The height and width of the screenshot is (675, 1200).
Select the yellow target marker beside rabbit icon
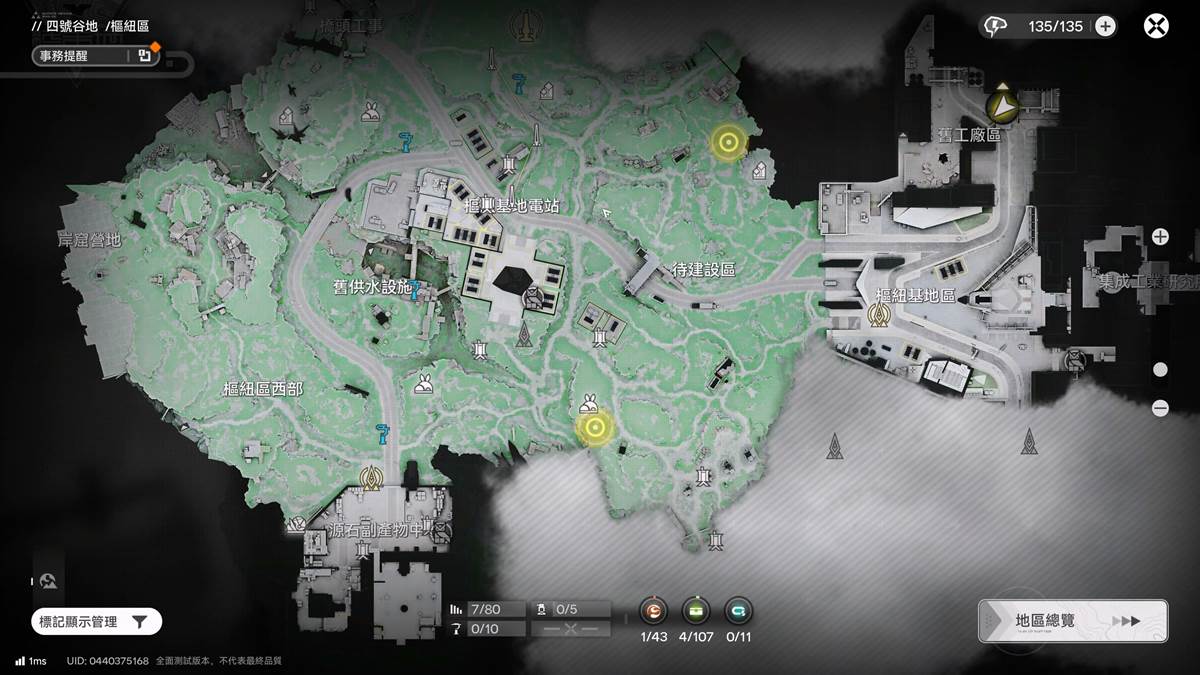pos(596,429)
